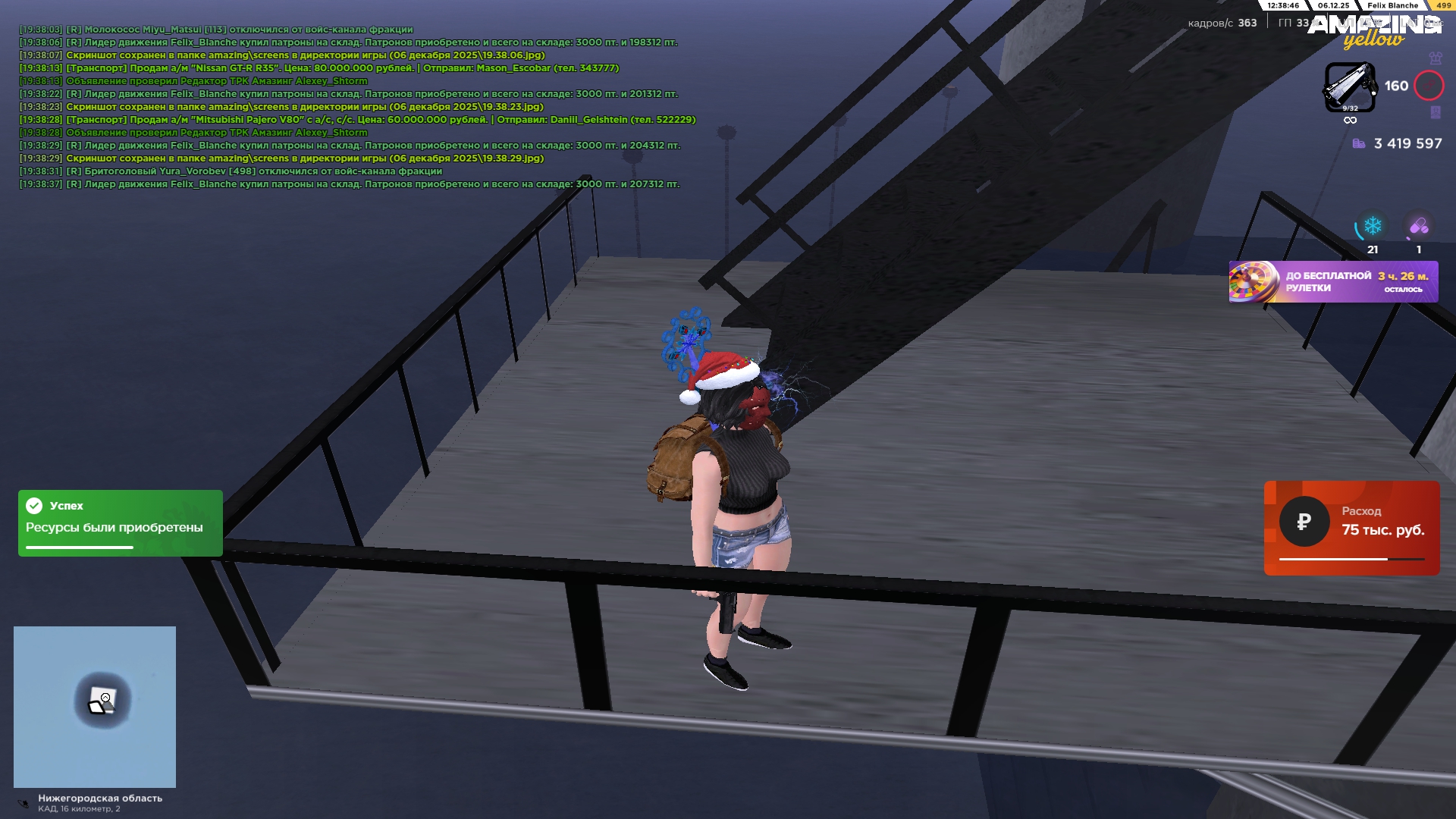Dismiss the green 'Успех' success notification
Viewport: 1456px width, 819px height.
(120, 522)
